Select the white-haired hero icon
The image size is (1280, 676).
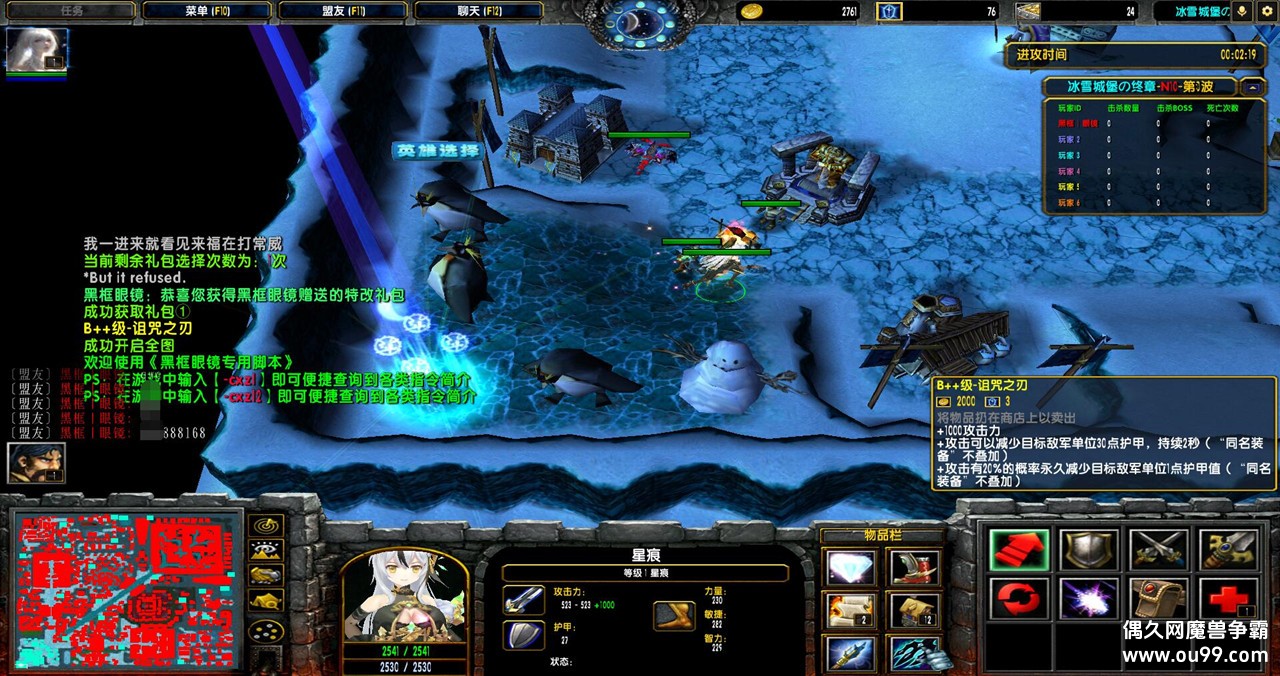coord(37,50)
